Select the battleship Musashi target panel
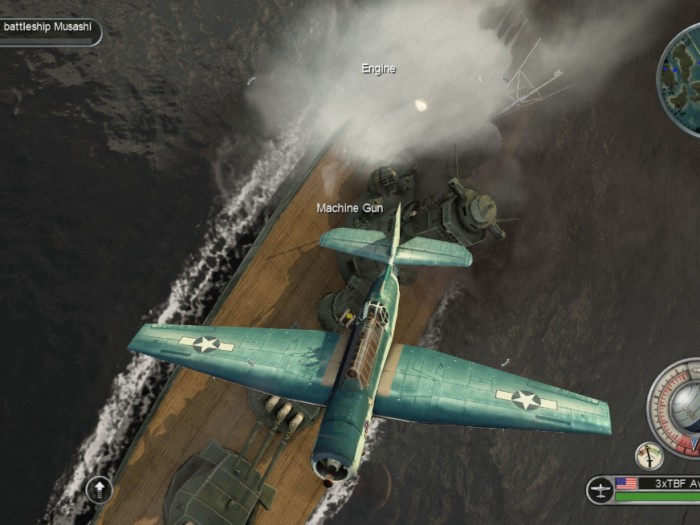The height and width of the screenshot is (525, 700). click(50, 27)
